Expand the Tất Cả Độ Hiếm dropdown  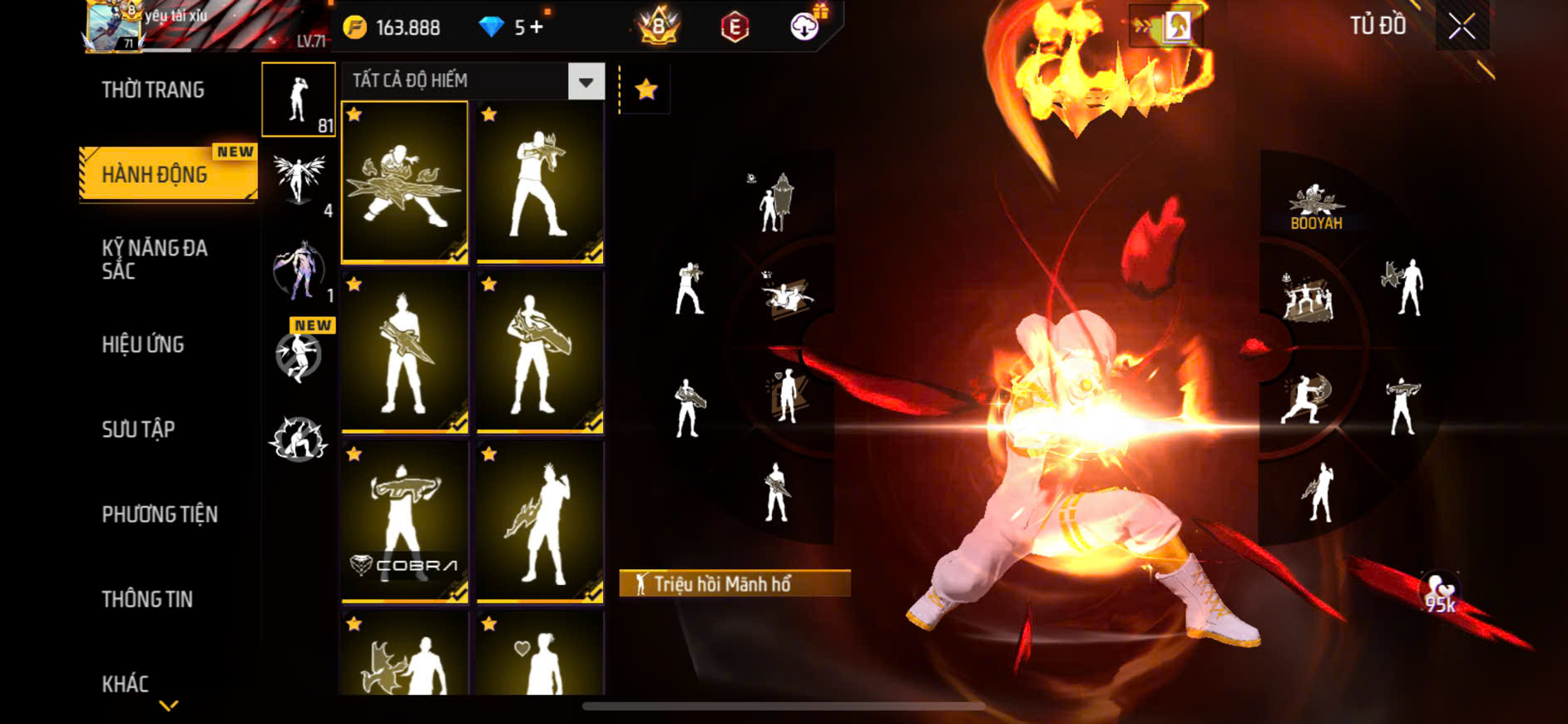pyautogui.click(x=586, y=82)
